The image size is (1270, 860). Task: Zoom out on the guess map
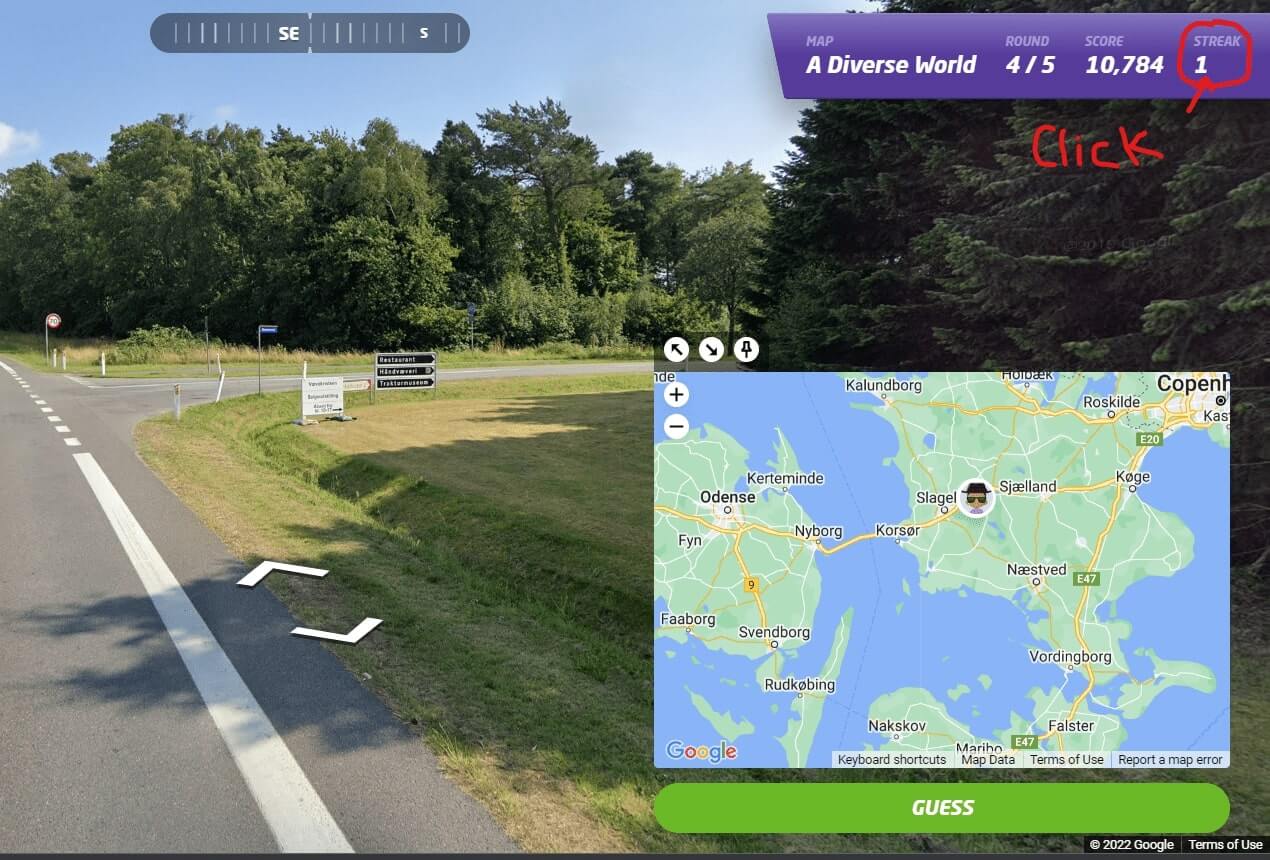pyautogui.click(x=676, y=427)
